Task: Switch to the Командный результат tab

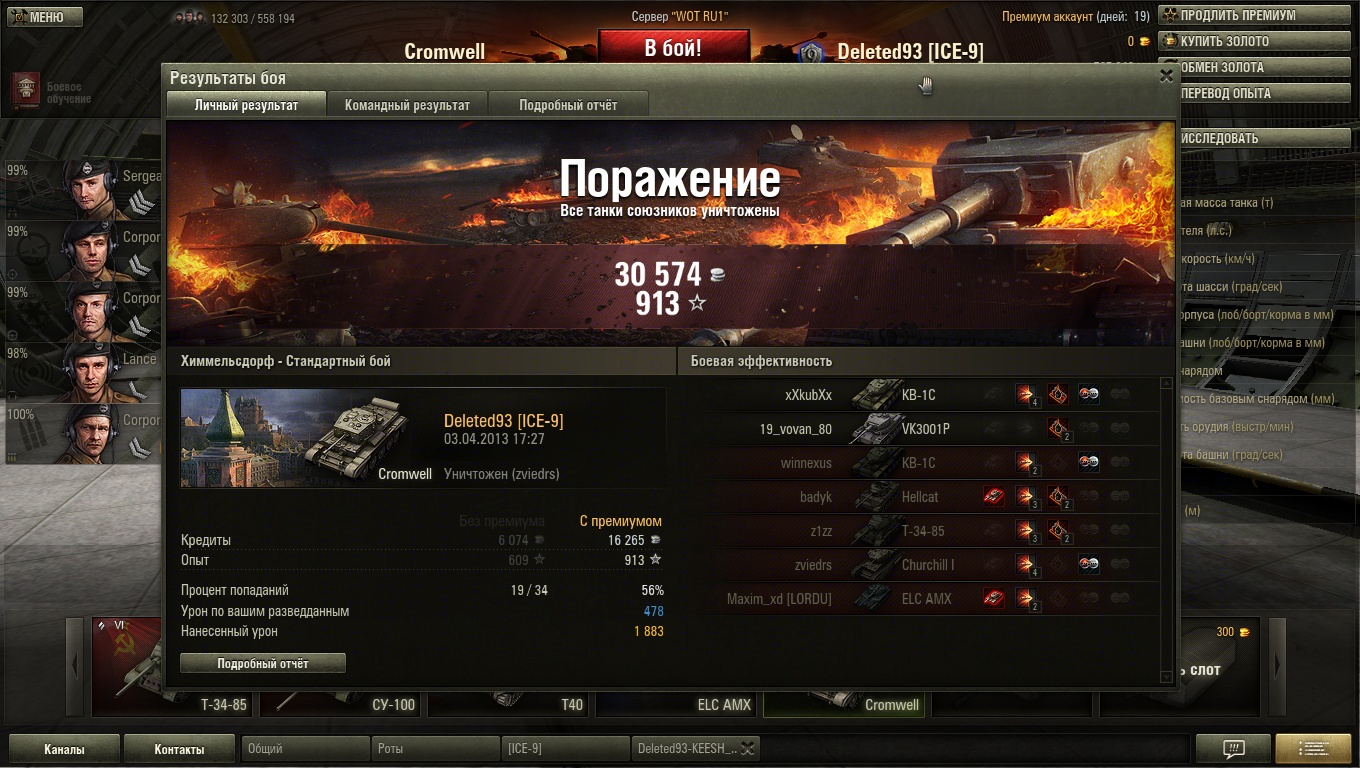Action: pyautogui.click(x=407, y=105)
